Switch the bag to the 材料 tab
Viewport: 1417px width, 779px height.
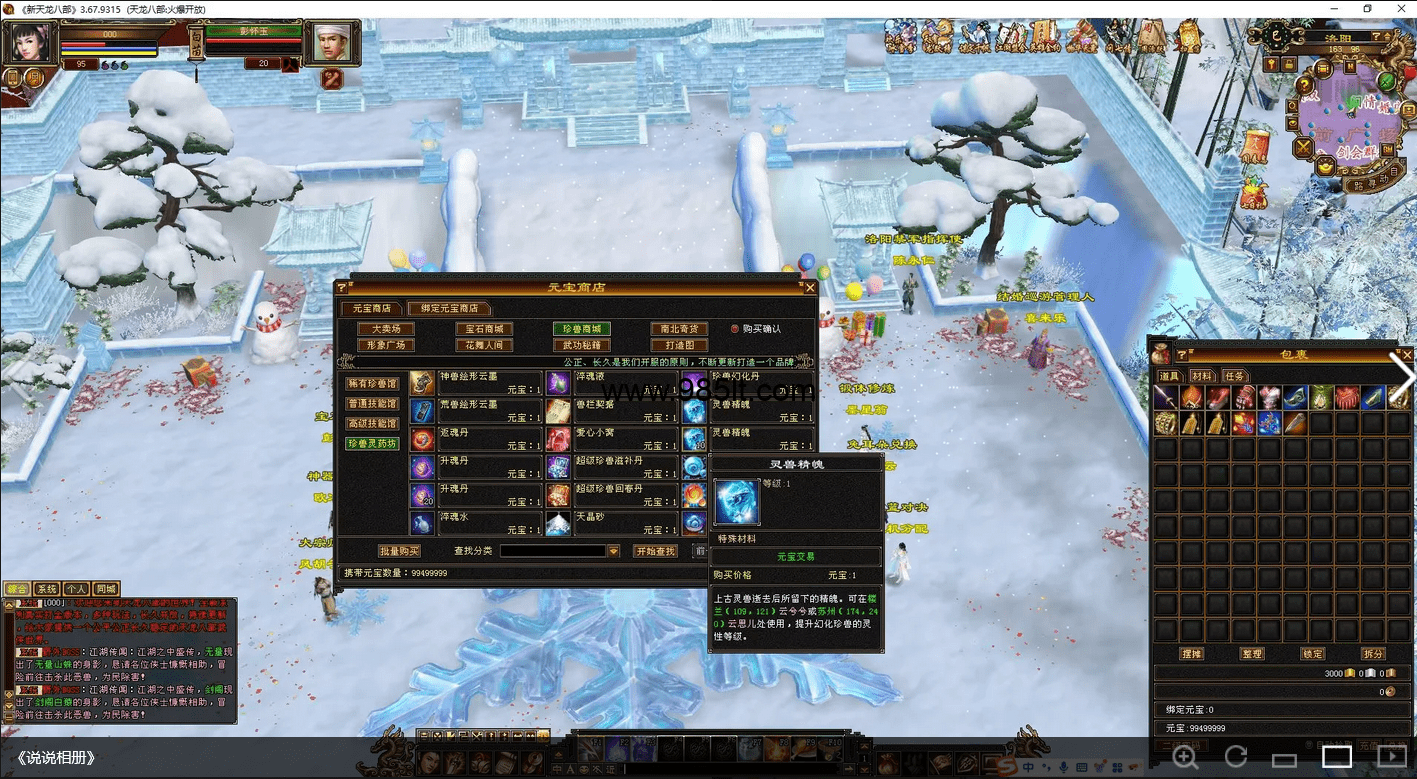pyautogui.click(x=1202, y=376)
